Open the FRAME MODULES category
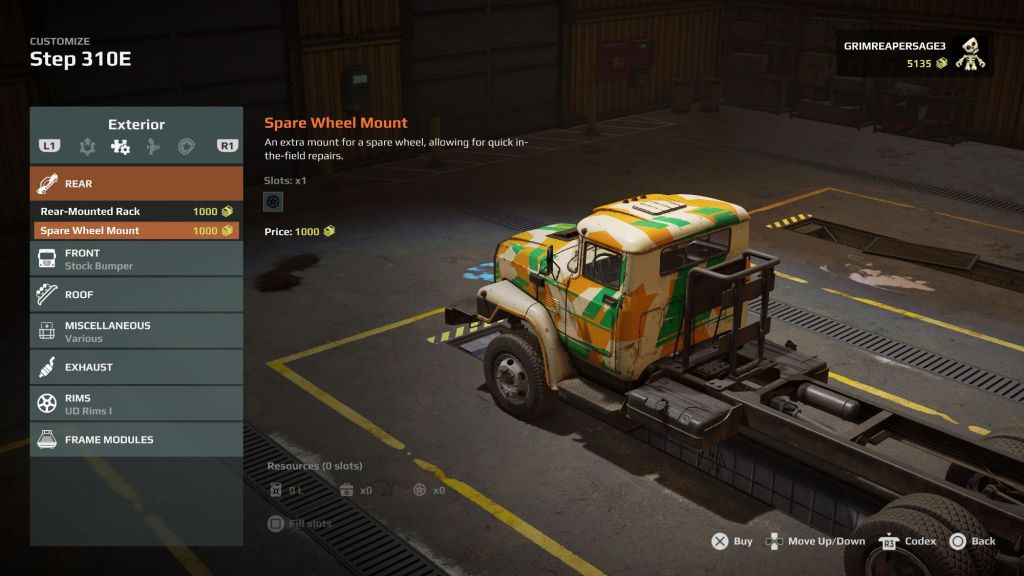Image resolution: width=1024 pixels, height=576 pixels. point(136,439)
